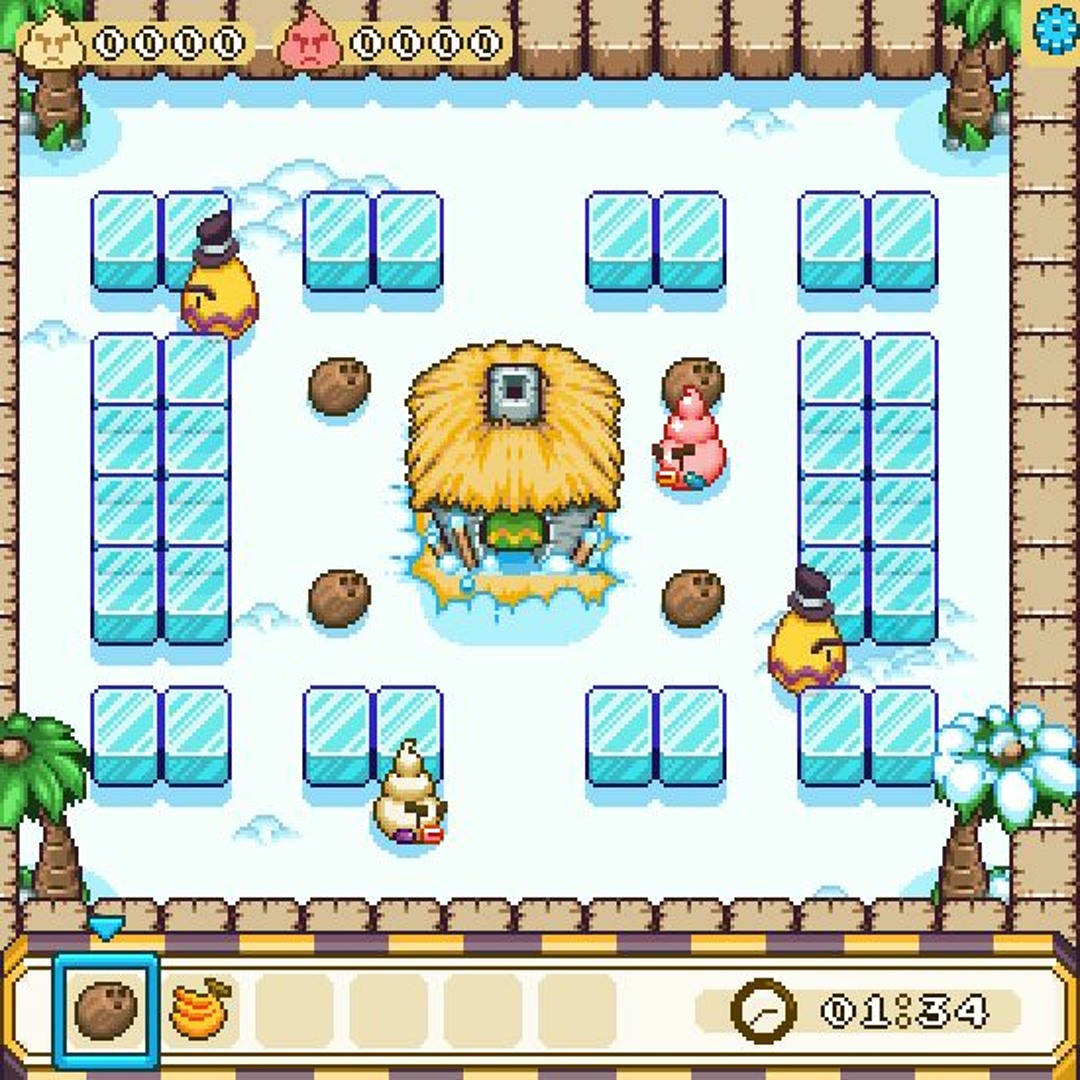
Task: Choose the banana bunch in the fruit bar
Action: 200,1010
